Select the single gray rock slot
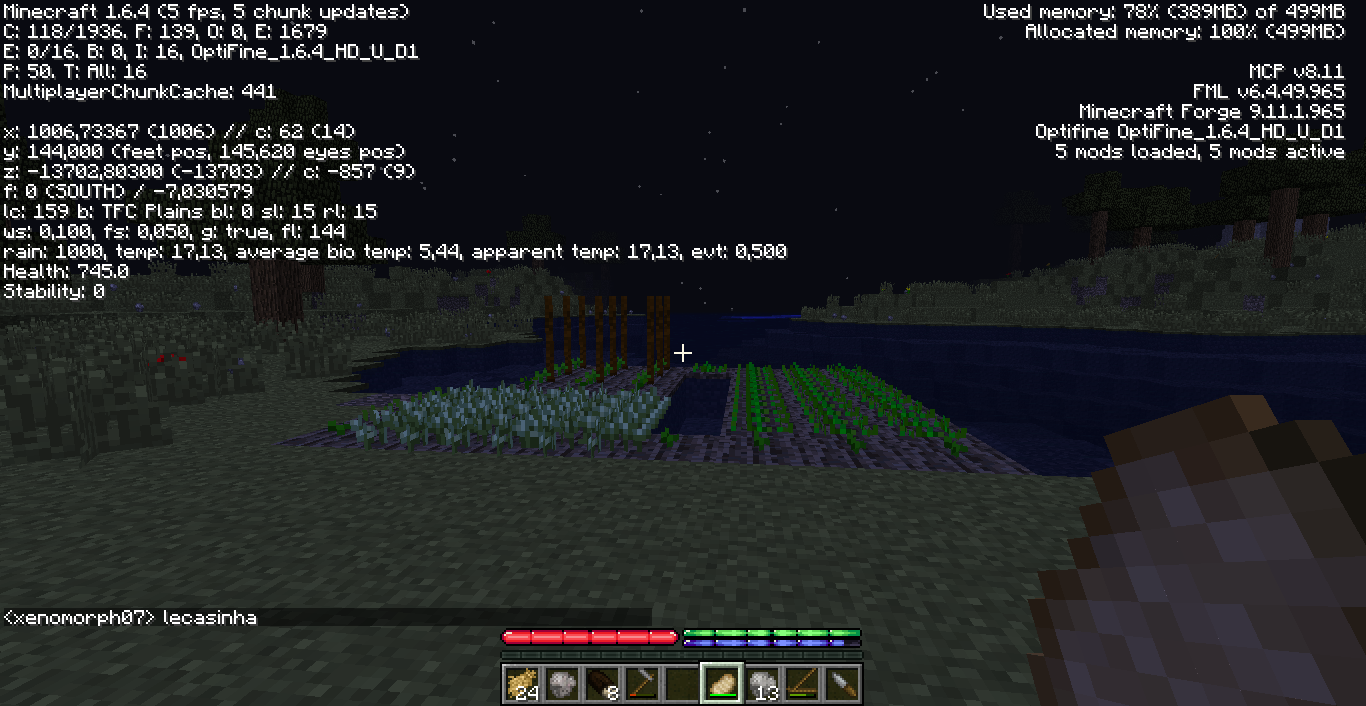Screen dimensions: 1366x706 click(x=562, y=683)
